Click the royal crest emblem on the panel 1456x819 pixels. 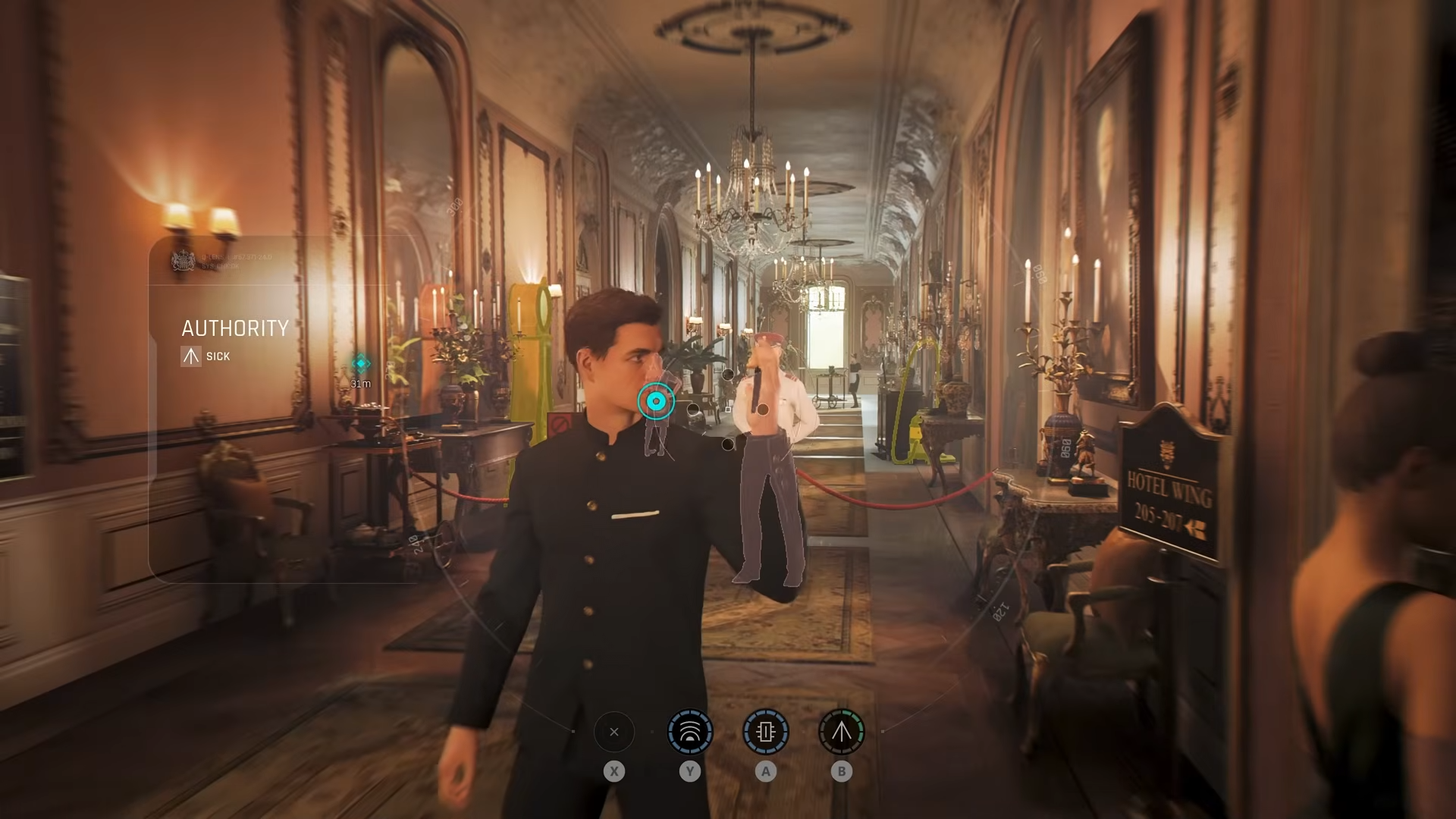[x=183, y=262]
